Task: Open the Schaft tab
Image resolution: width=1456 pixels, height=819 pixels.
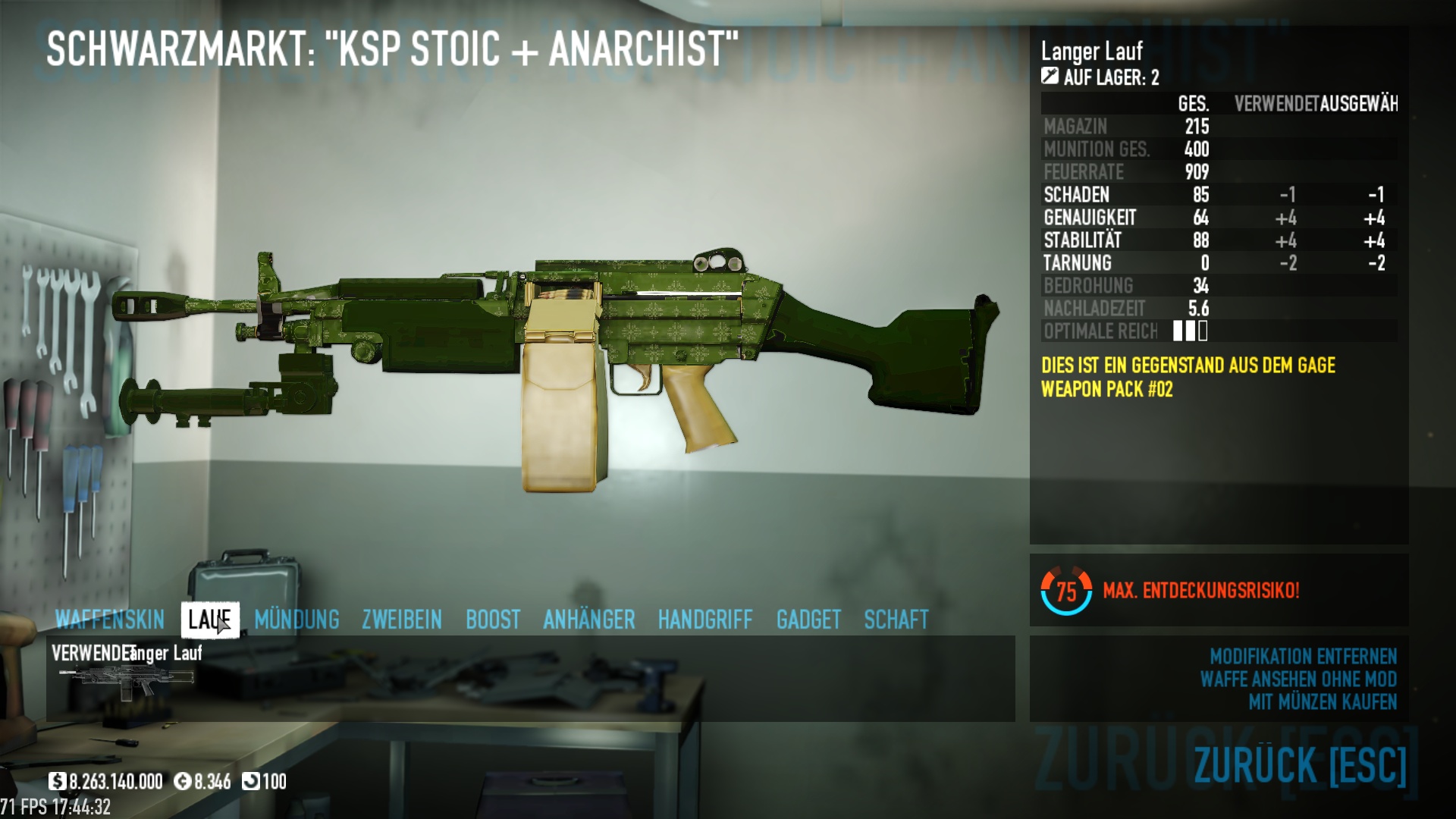Action: pyautogui.click(x=896, y=620)
